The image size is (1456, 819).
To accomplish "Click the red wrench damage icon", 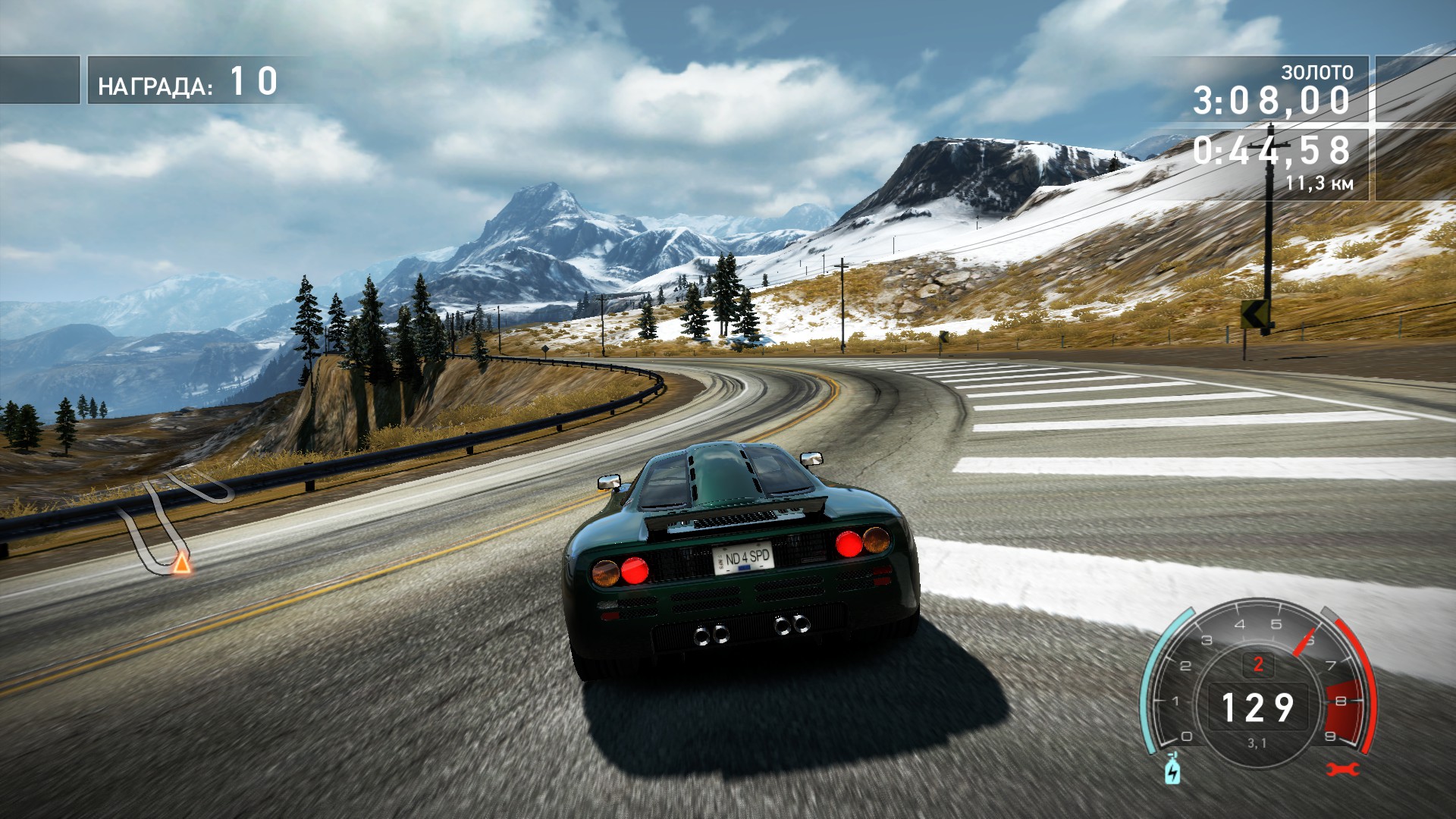I will pyautogui.click(x=1342, y=770).
